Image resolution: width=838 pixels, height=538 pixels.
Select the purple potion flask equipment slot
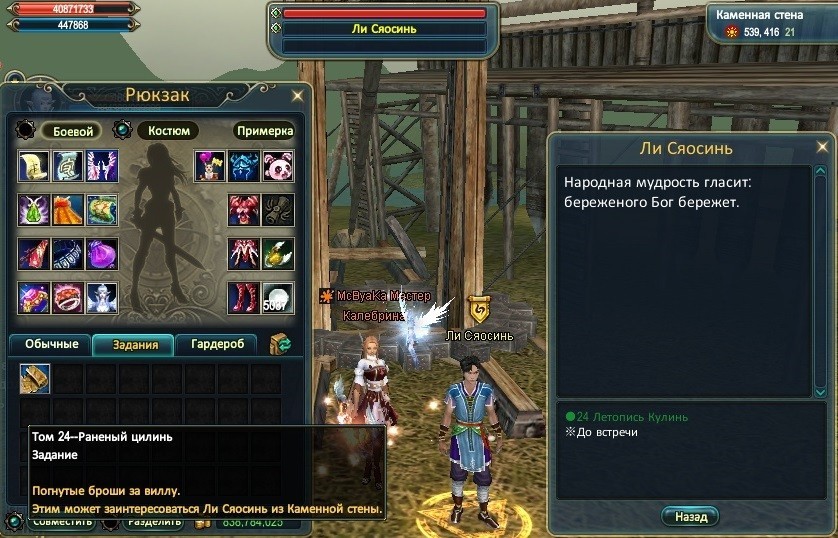click(101, 254)
